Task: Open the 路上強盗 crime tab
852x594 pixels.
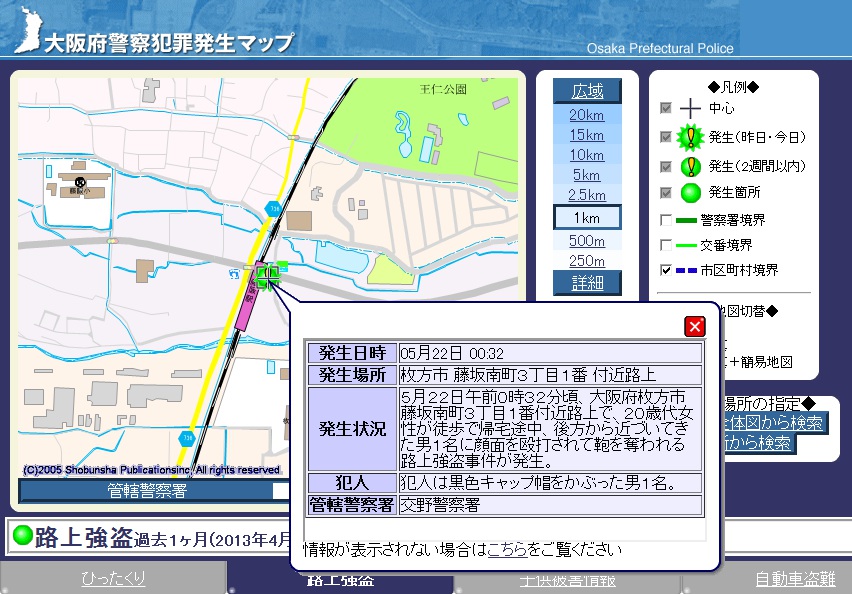Action: click(340, 581)
